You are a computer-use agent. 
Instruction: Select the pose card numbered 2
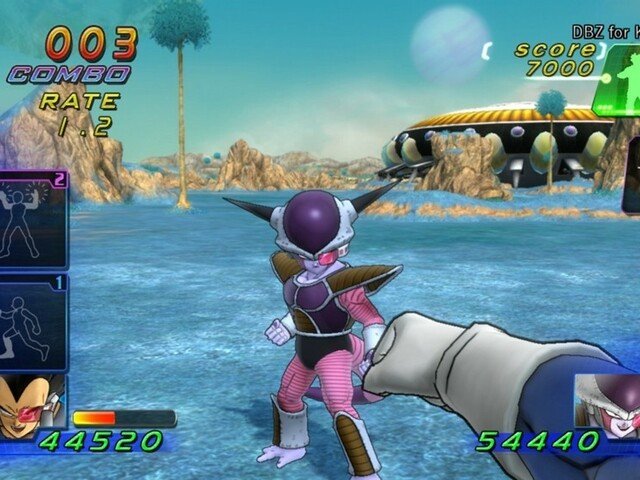[x=33, y=220]
